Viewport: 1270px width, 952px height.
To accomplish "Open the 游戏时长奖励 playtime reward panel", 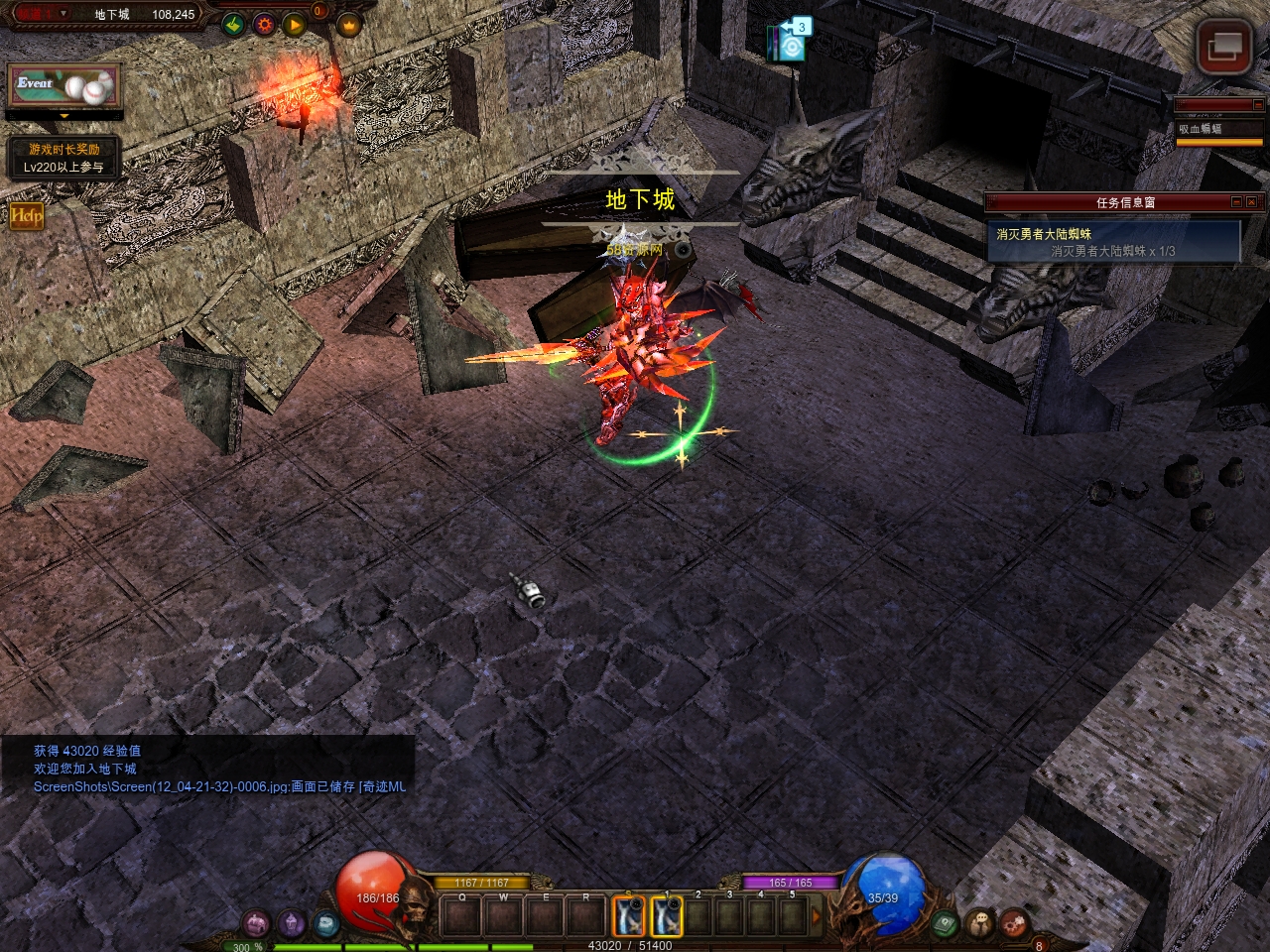I will tap(63, 159).
